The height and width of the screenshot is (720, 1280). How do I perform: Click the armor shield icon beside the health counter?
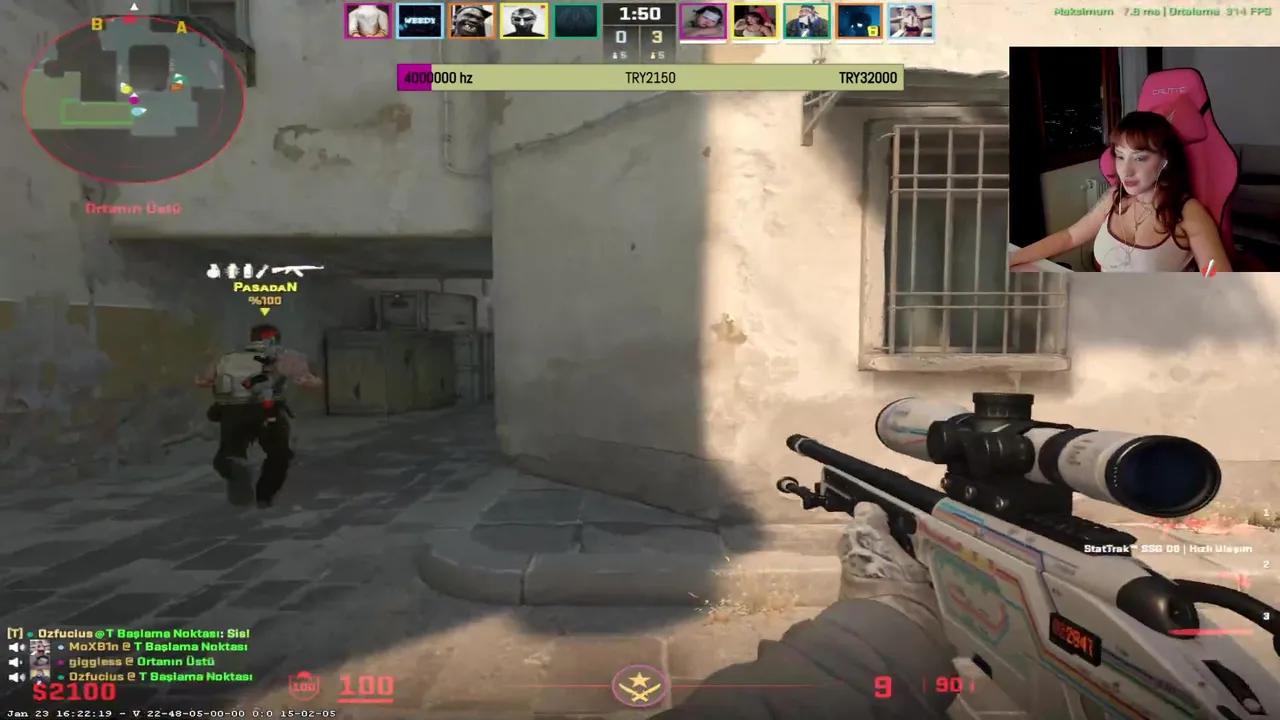[x=303, y=685]
